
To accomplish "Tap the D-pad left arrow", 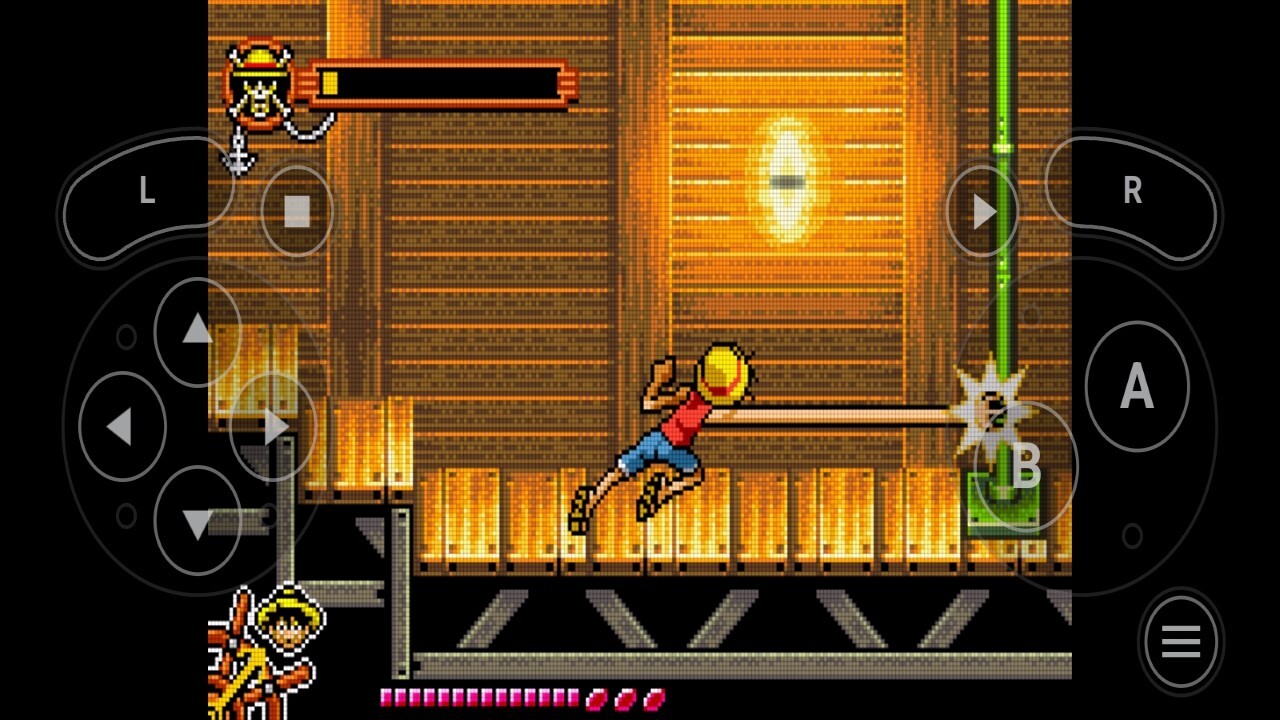I will (x=121, y=427).
